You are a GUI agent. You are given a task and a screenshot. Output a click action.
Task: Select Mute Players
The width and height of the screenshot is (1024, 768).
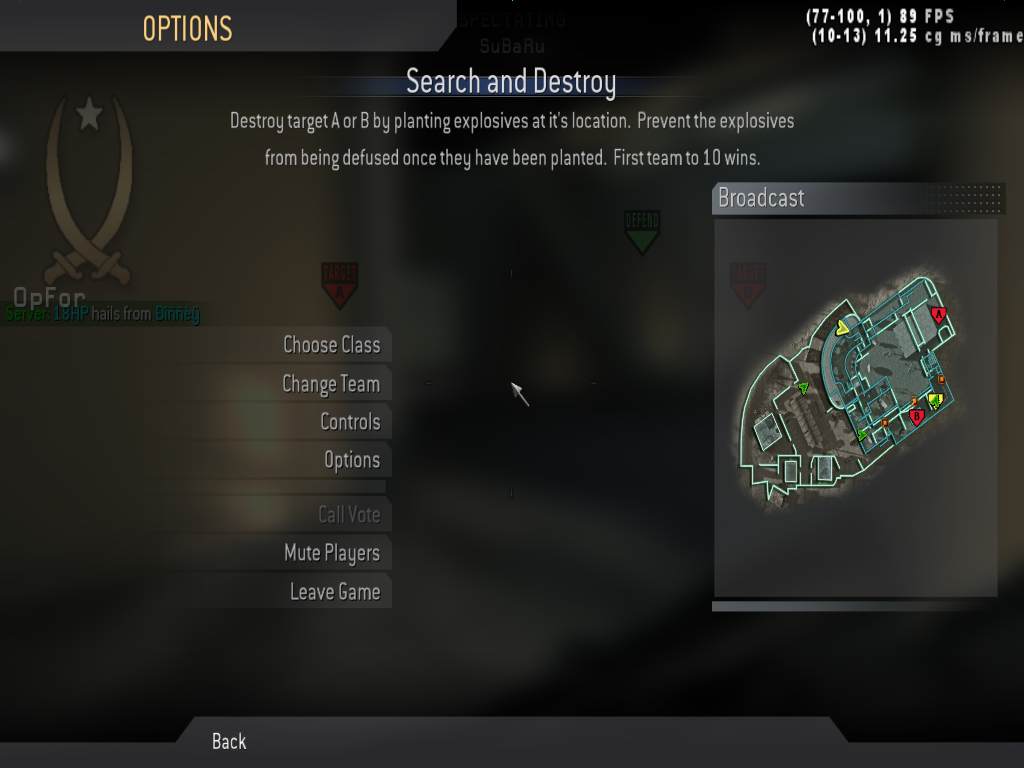[331, 553]
